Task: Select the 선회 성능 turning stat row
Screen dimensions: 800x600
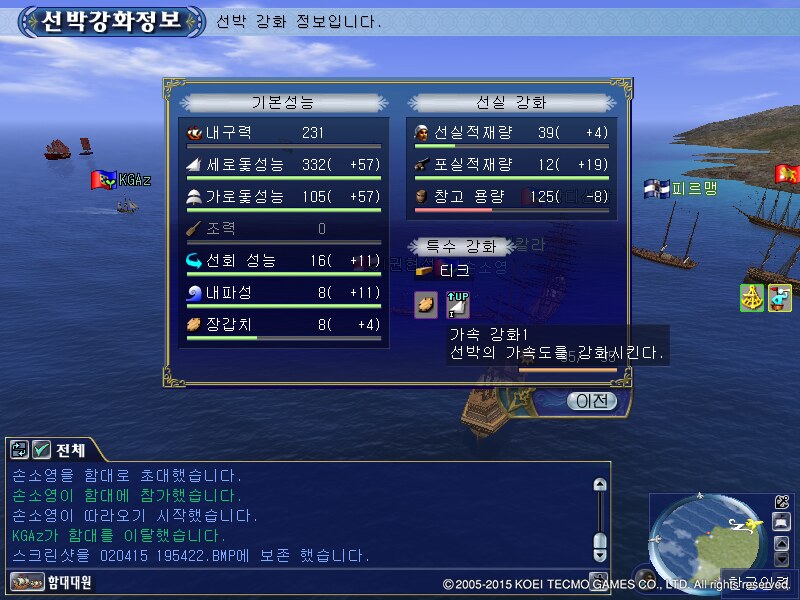Action: coord(284,261)
